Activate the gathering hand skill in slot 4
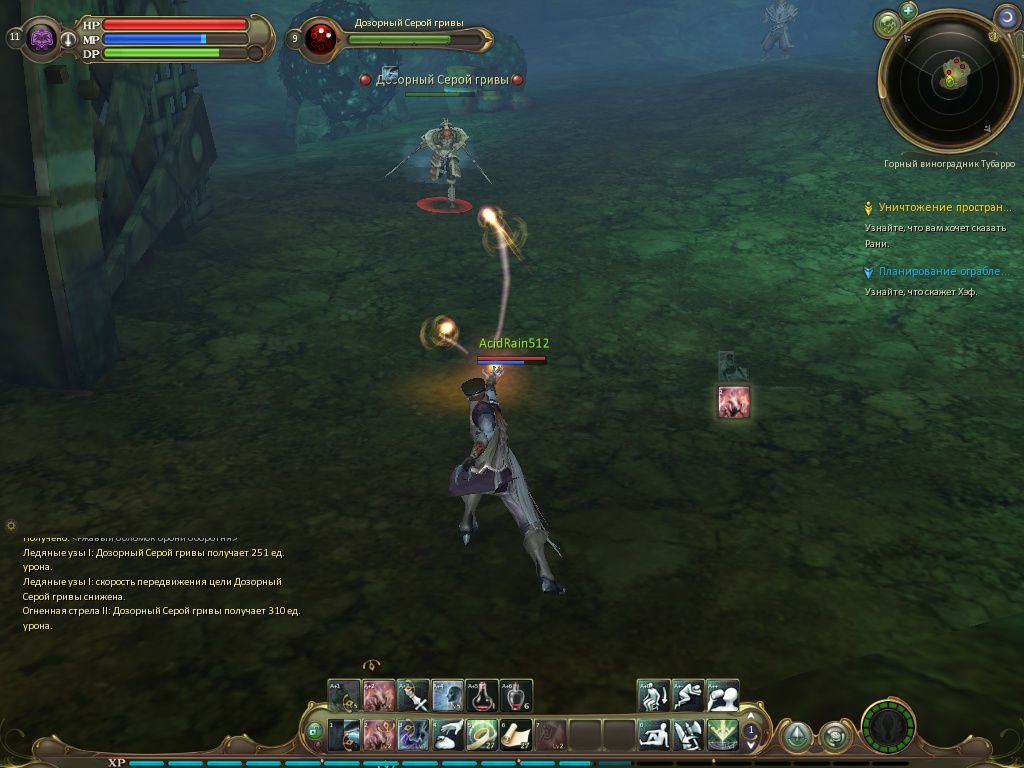This screenshot has width=1024, height=768. click(447, 735)
